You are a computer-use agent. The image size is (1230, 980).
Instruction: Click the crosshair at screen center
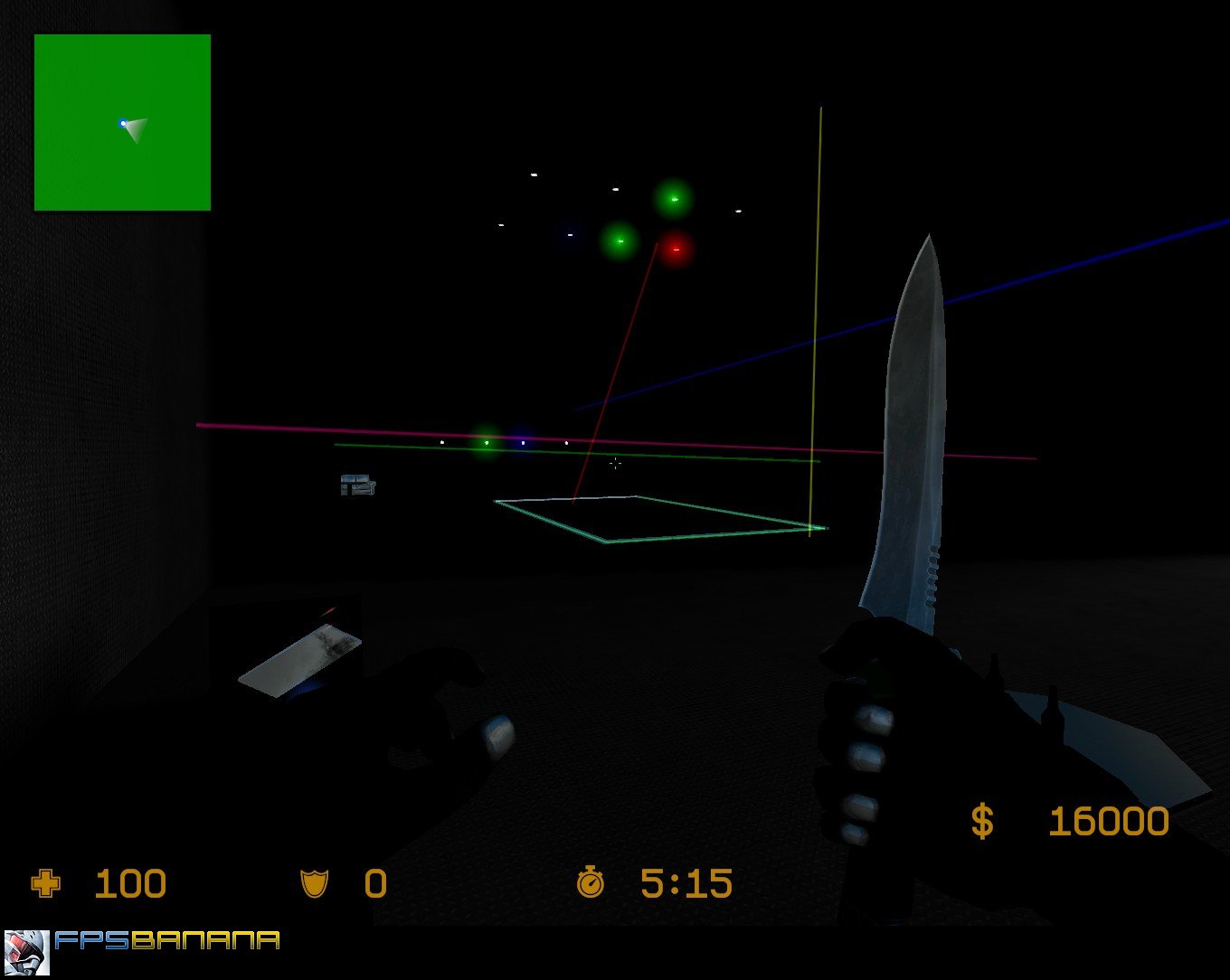coord(615,464)
